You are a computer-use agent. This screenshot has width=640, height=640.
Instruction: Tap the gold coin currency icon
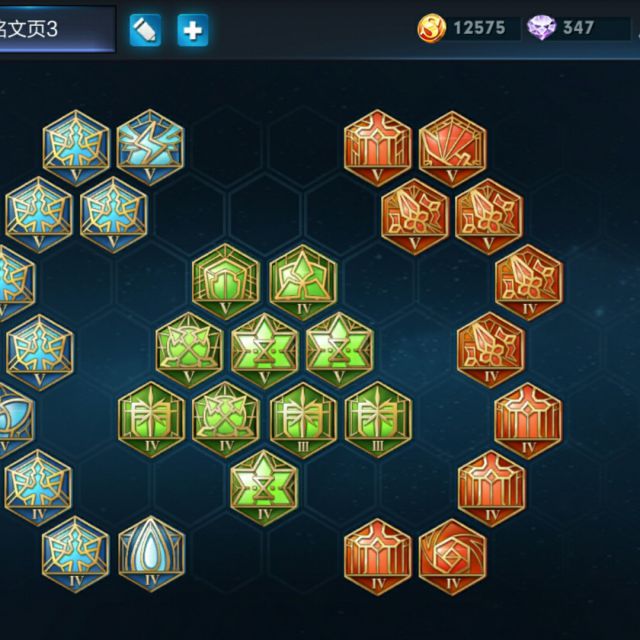click(x=431, y=28)
